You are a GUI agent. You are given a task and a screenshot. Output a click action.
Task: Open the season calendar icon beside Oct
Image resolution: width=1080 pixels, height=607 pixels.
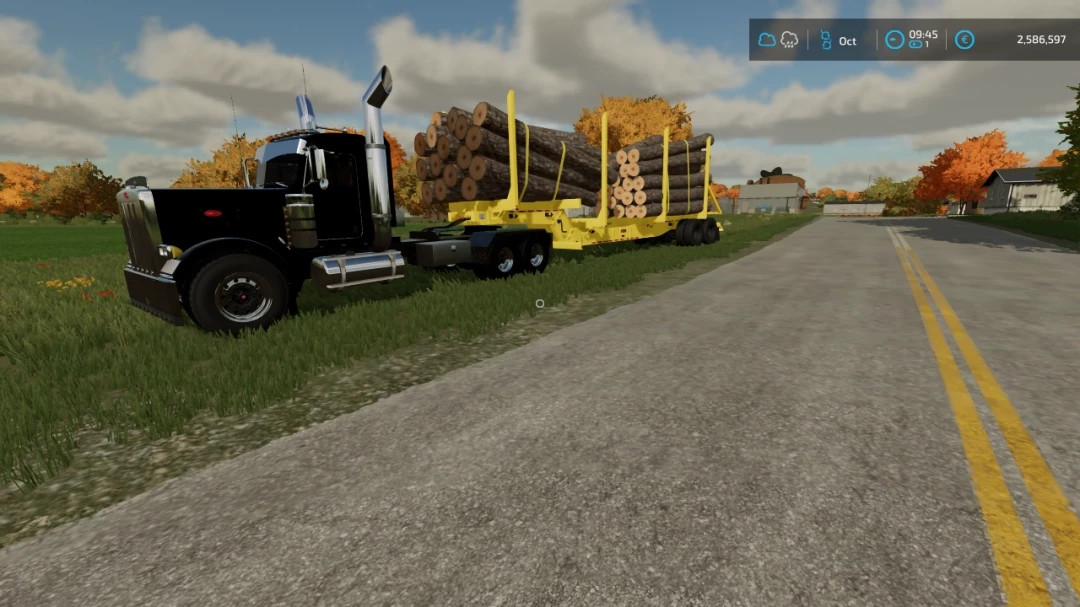(826, 40)
